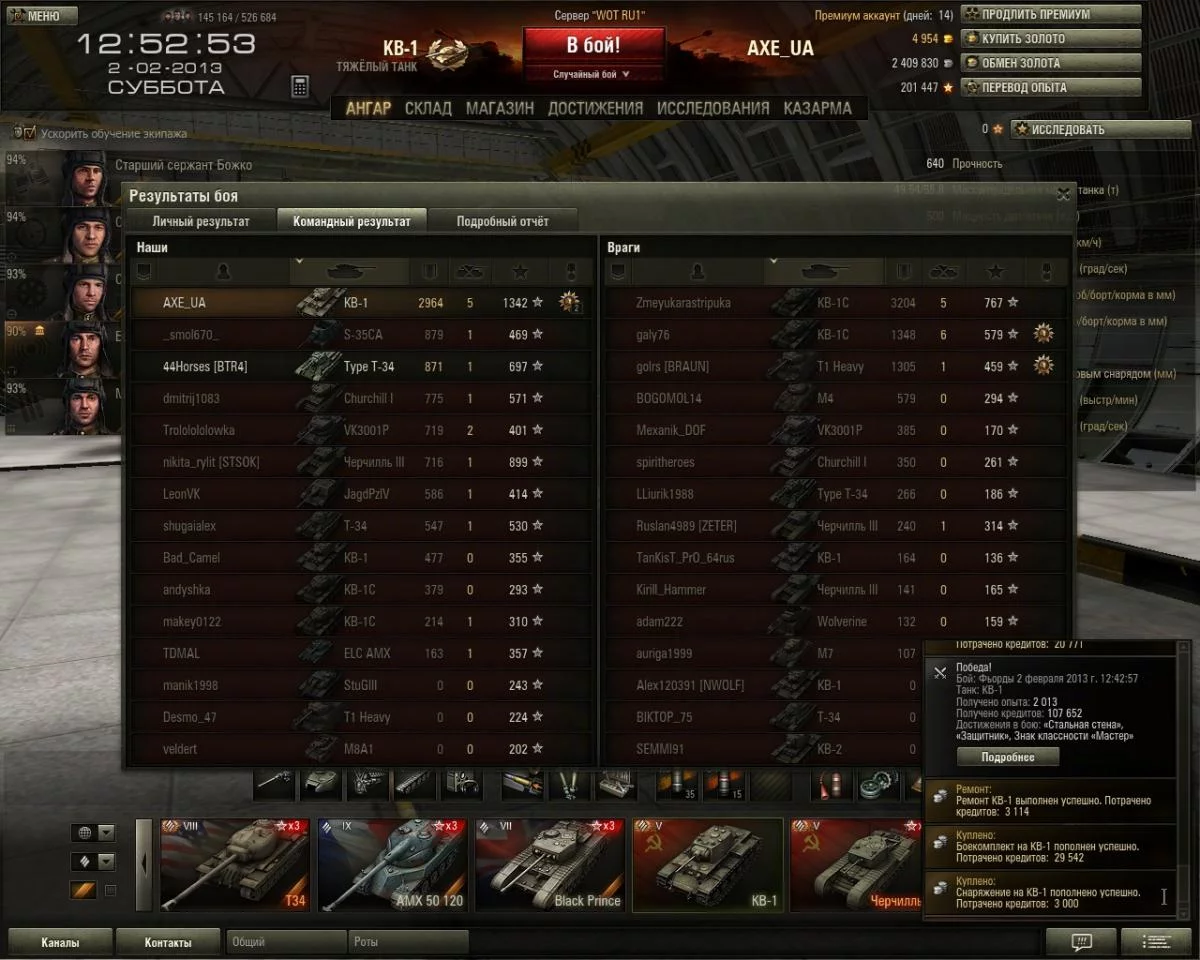Open the Исследования section

tap(713, 108)
